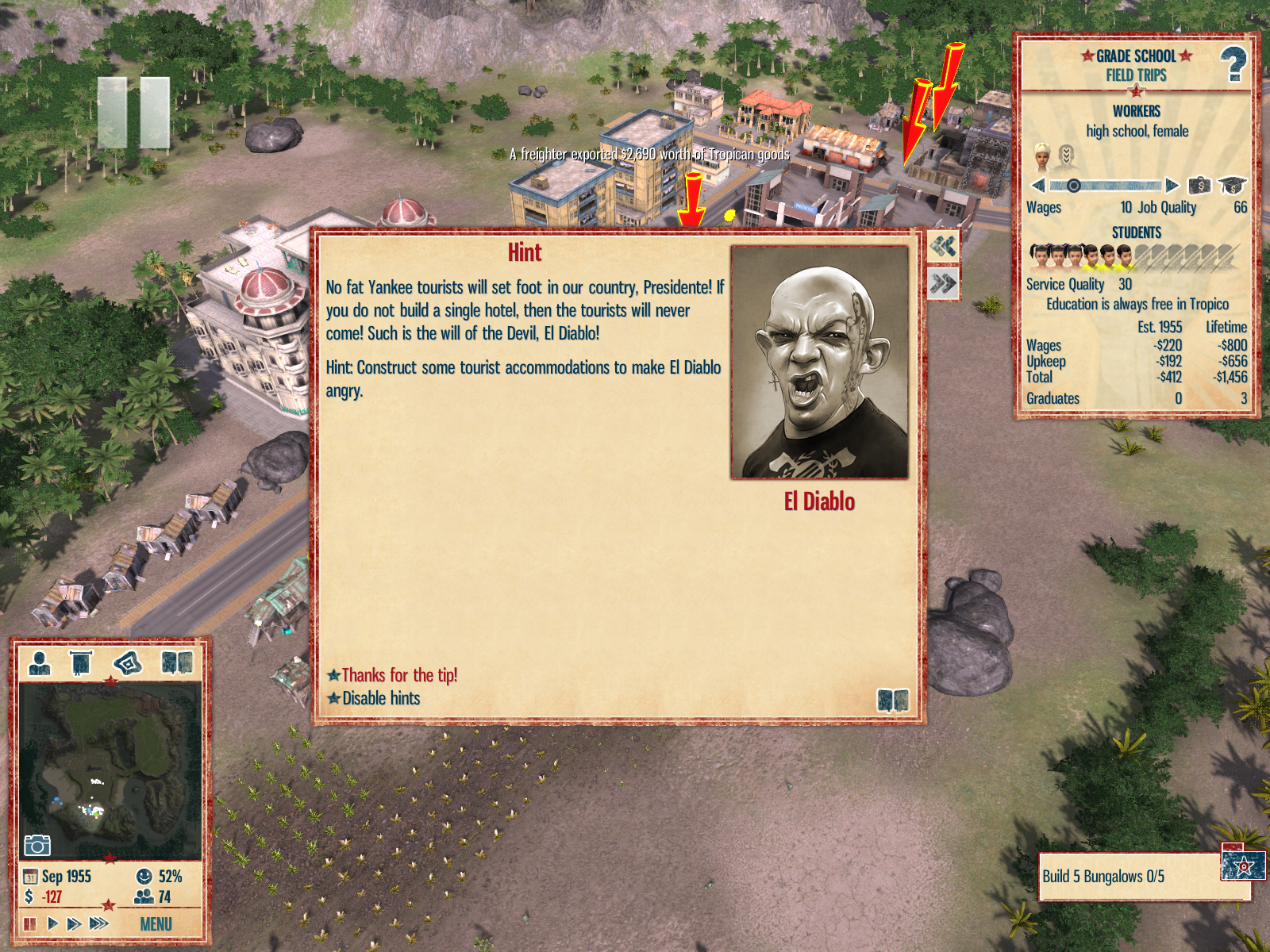Image resolution: width=1270 pixels, height=952 pixels.
Task: Select the graduation cap icon
Action: [x=1232, y=186]
